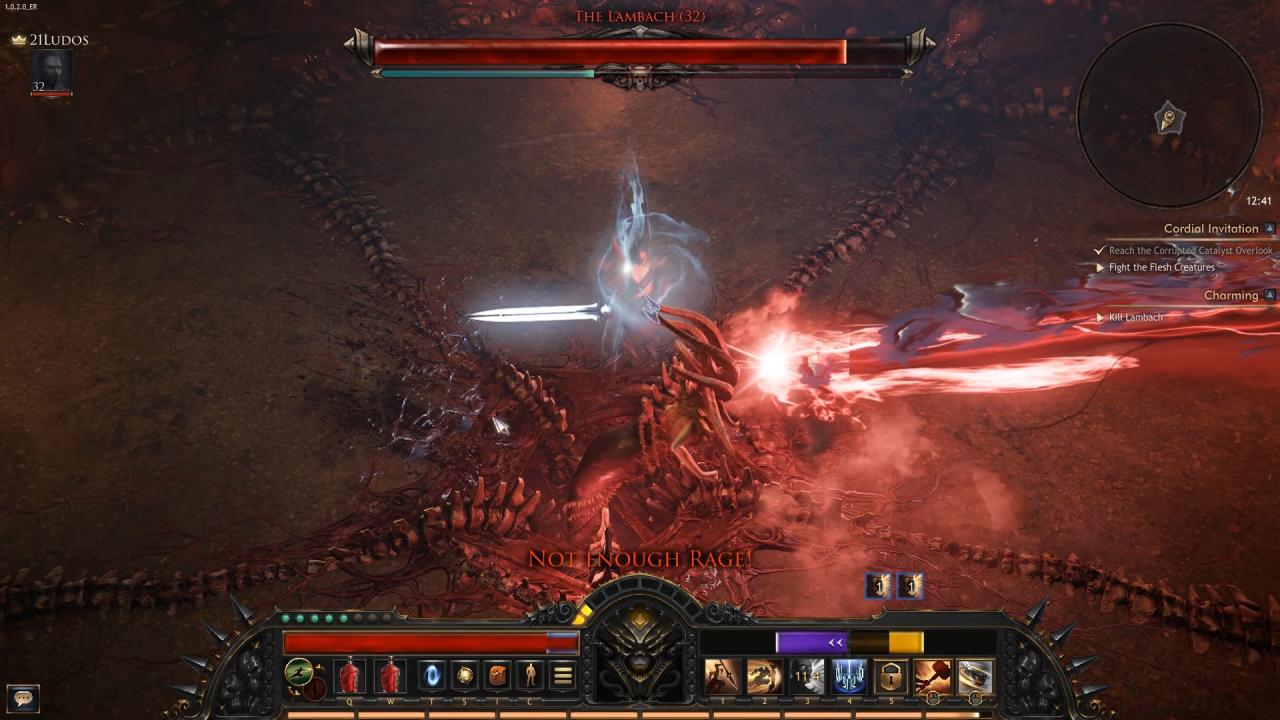Collapse the Cordial Invitation quest tracker
1280x720 pixels.
(x=1270, y=229)
